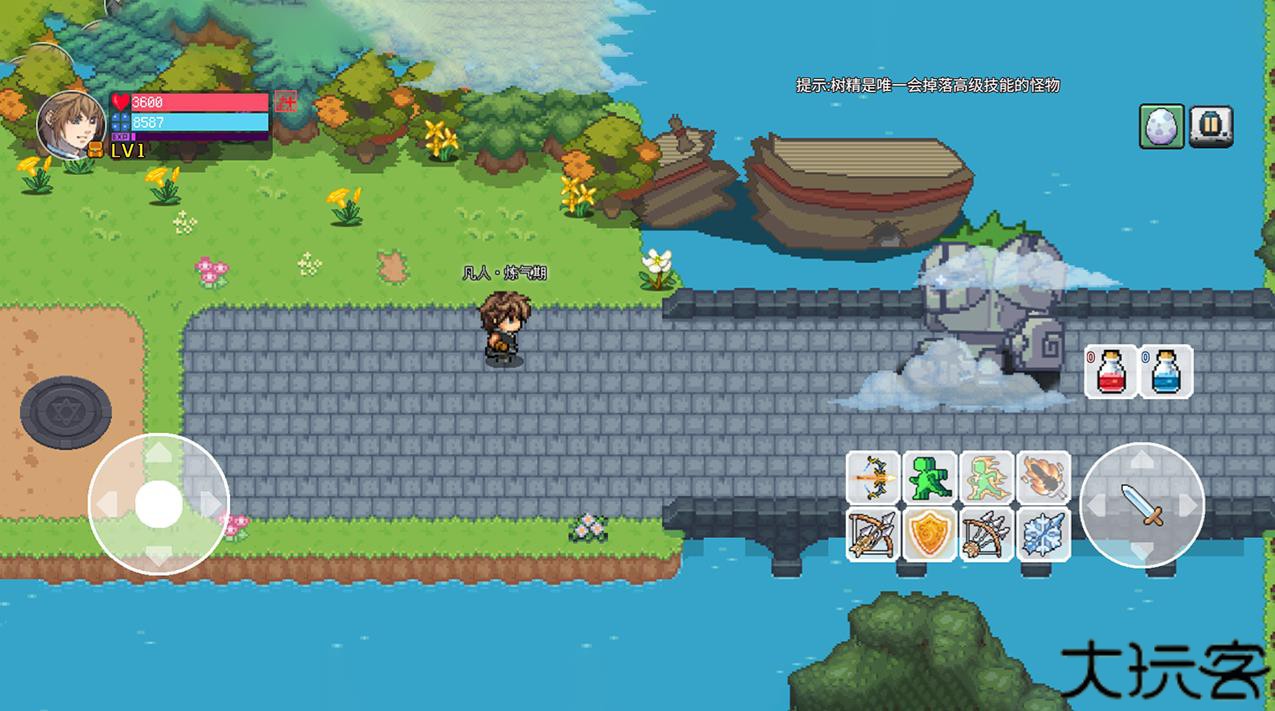Use the blue mana potion
This screenshot has height=711, width=1275.
pyautogui.click(x=1166, y=372)
